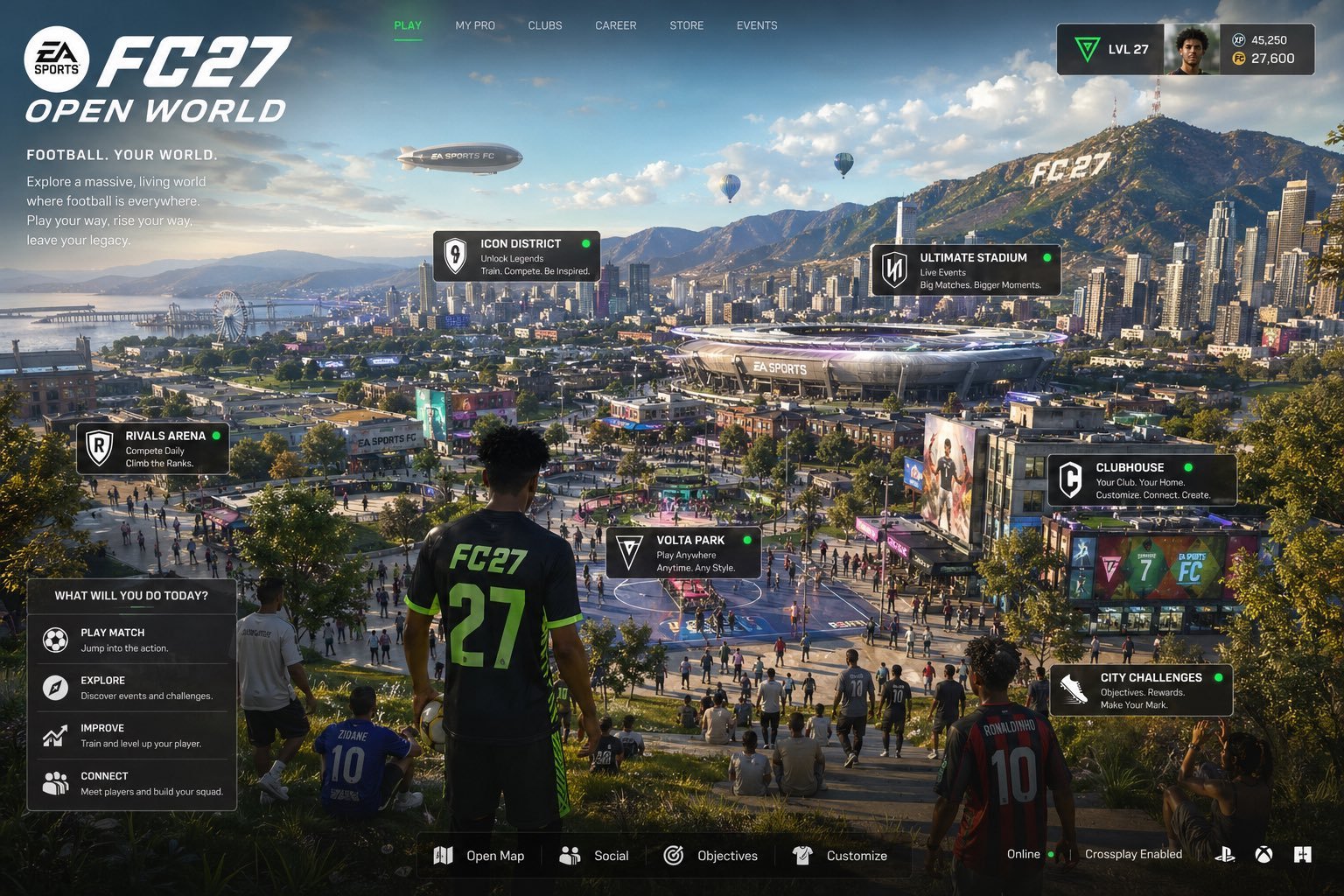Open the Connect menu entry
Screen dimensions: 1344x896
[131, 783]
